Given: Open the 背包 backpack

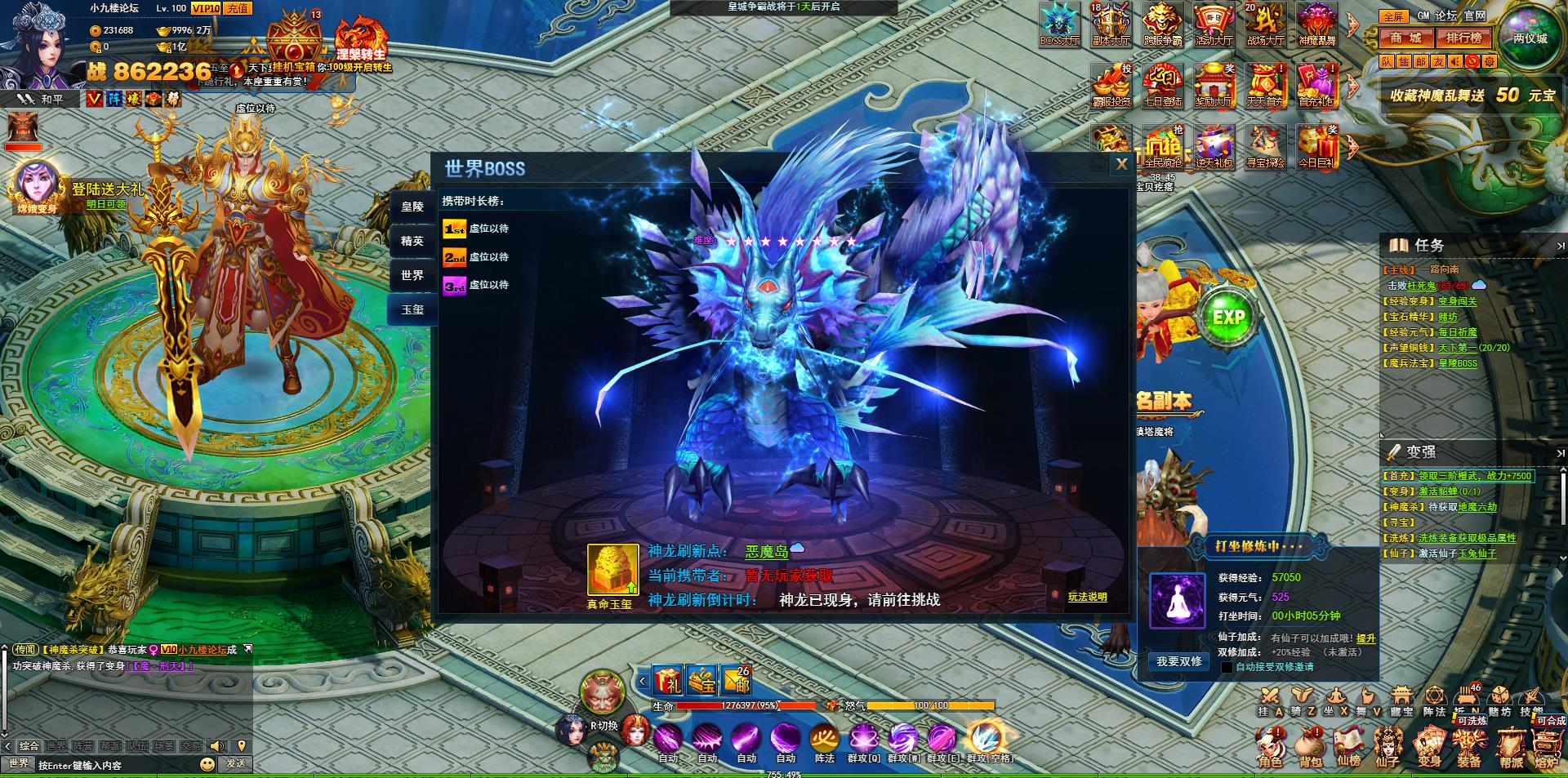Looking at the screenshot, I should coord(1311,749).
